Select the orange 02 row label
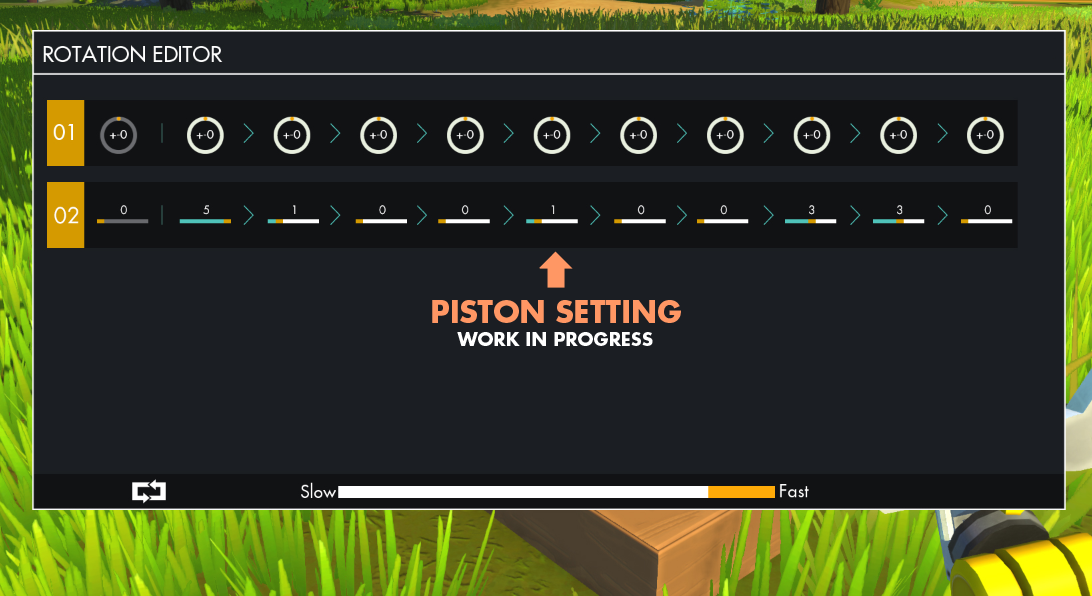This screenshot has width=1092, height=596. point(65,215)
